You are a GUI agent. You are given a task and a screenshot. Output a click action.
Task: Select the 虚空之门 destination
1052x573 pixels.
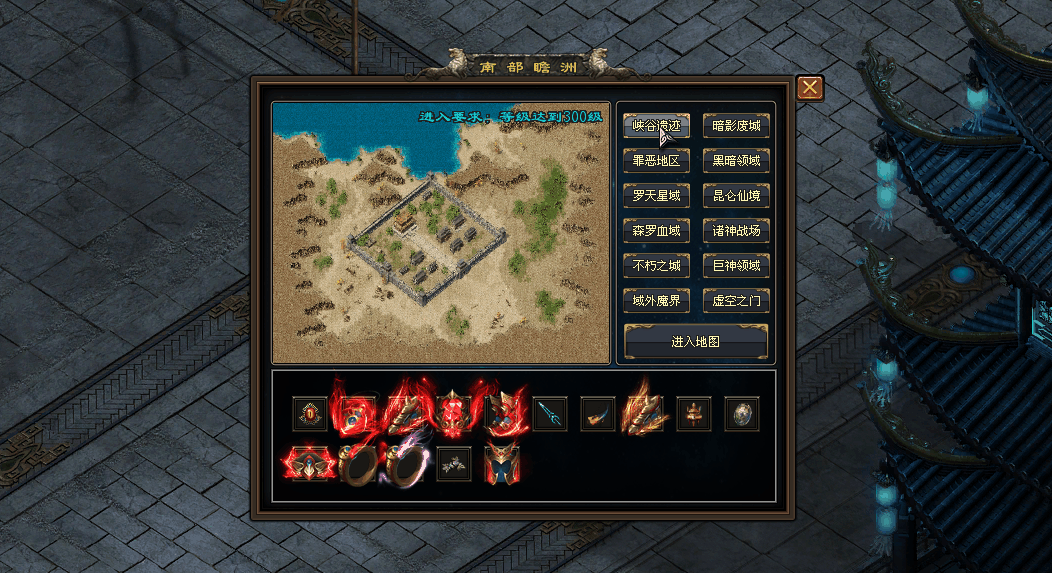click(x=736, y=301)
